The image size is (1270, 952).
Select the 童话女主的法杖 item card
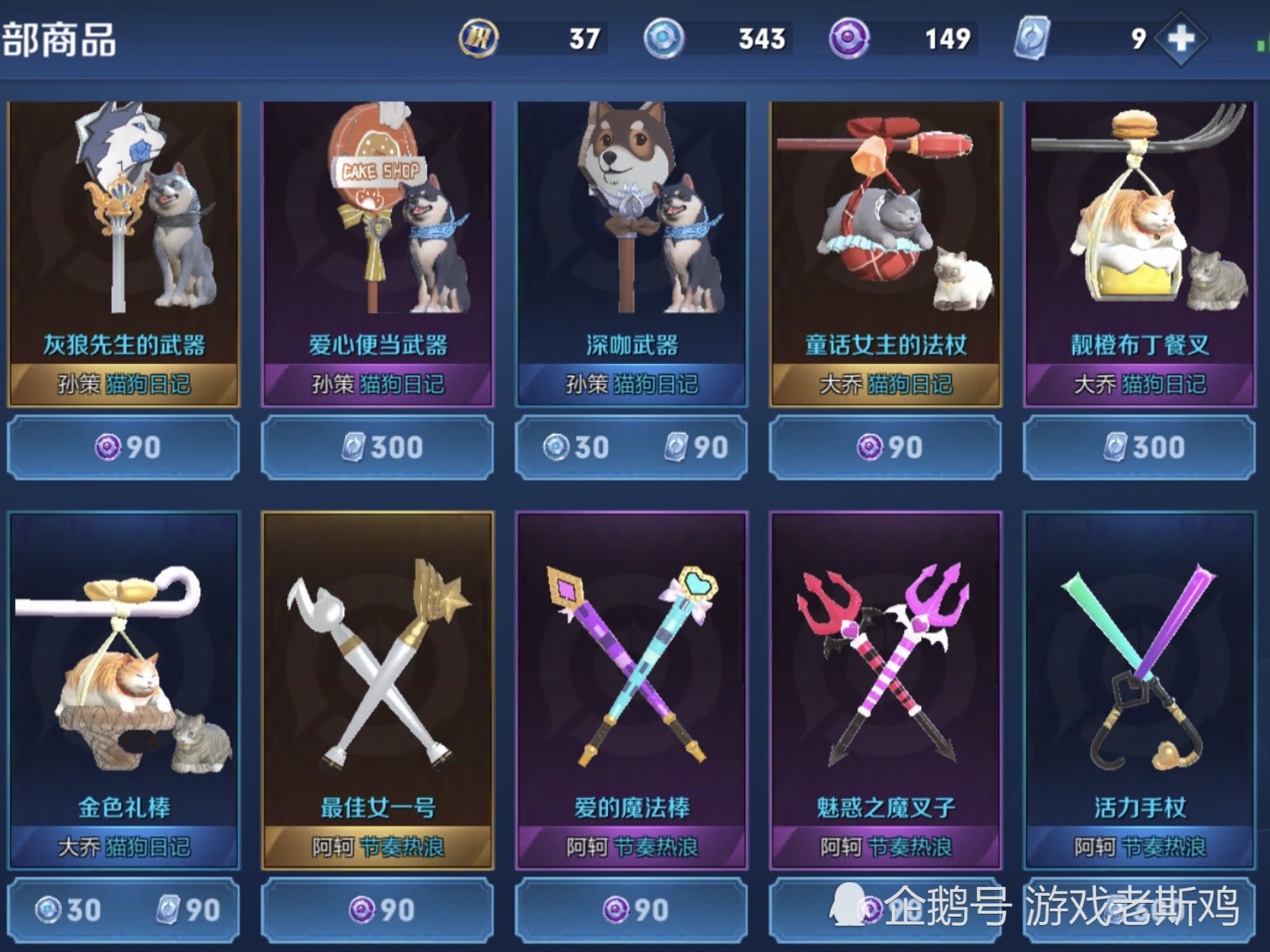(885, 253)
